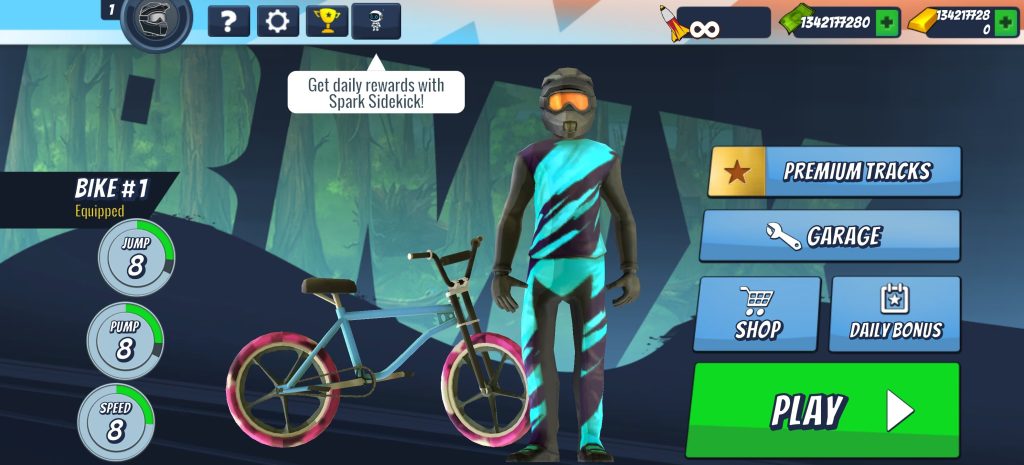Click the helmet player profile avatar

tap(156, 22)
